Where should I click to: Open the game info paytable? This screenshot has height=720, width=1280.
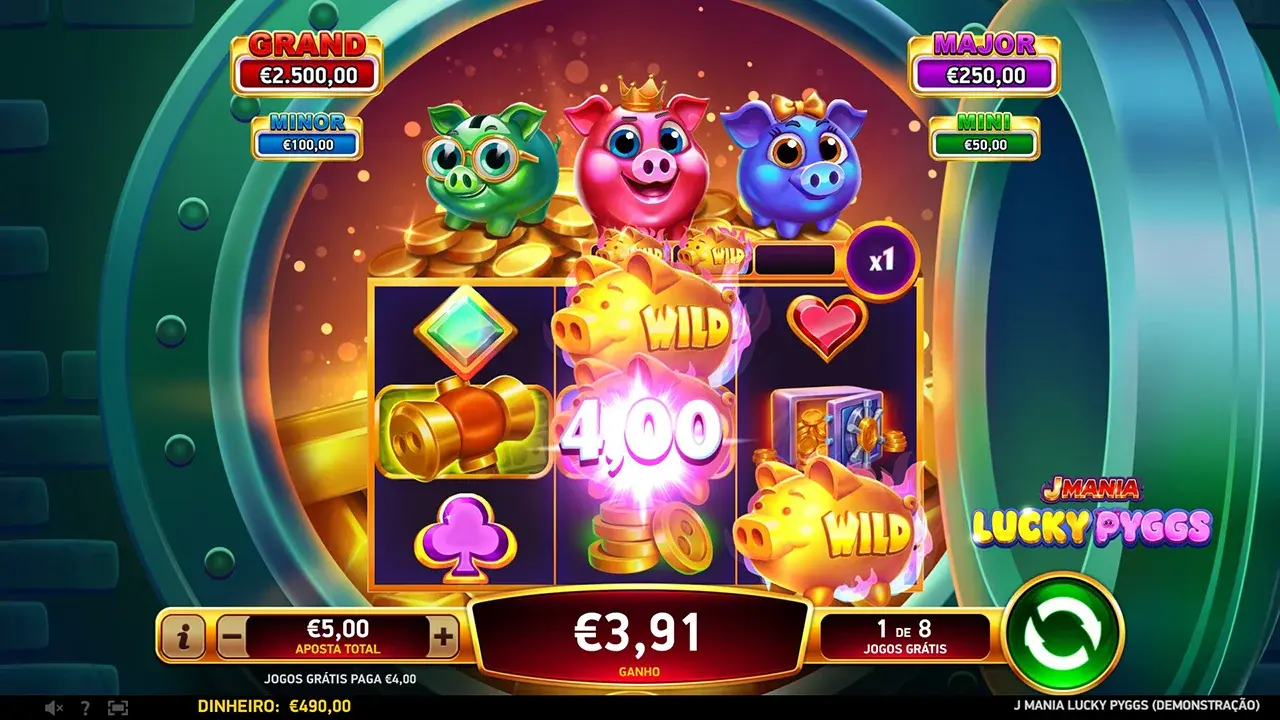coord(184,635)
